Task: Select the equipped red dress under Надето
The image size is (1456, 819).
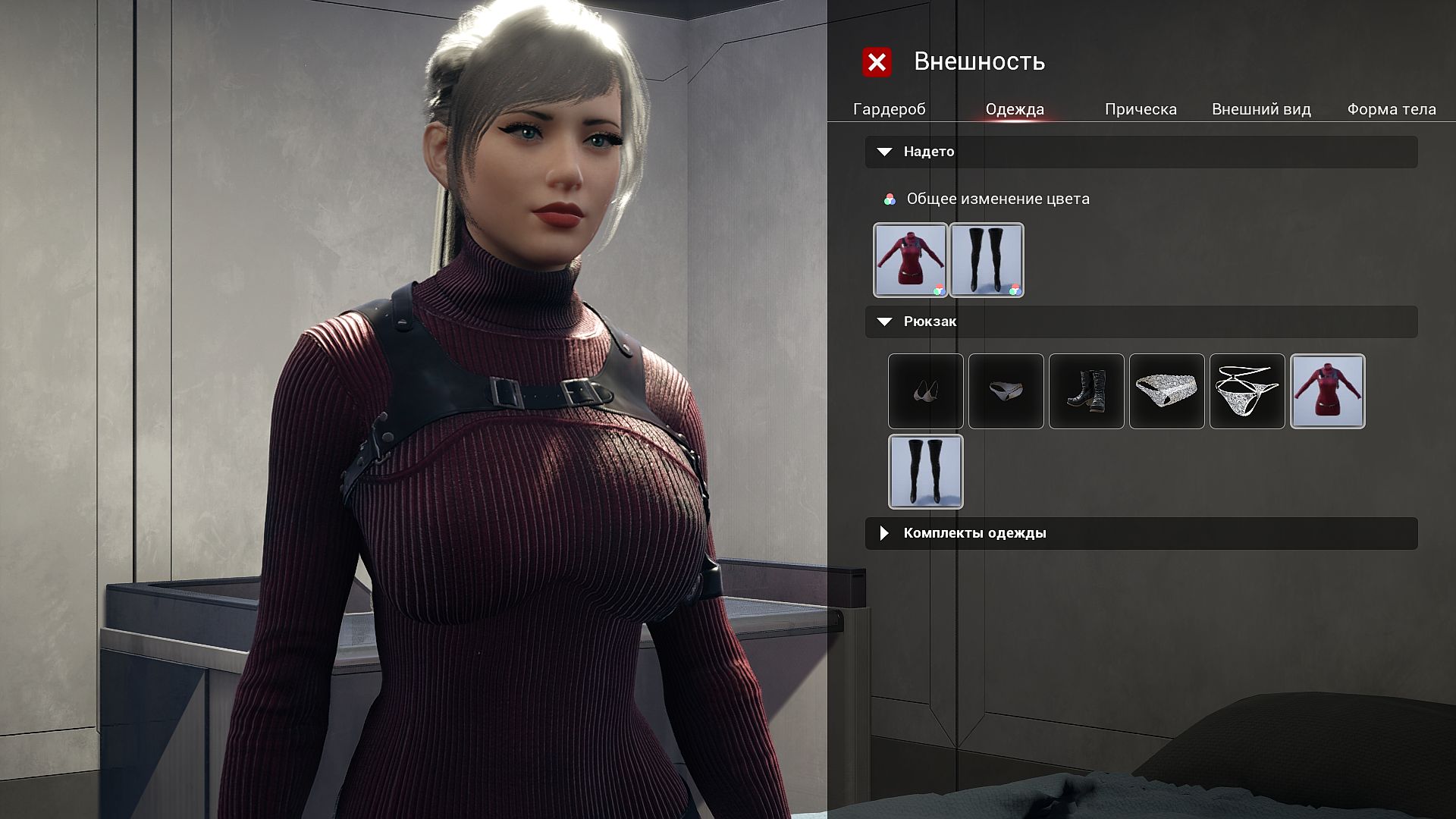Action: (x=910, y=259)
